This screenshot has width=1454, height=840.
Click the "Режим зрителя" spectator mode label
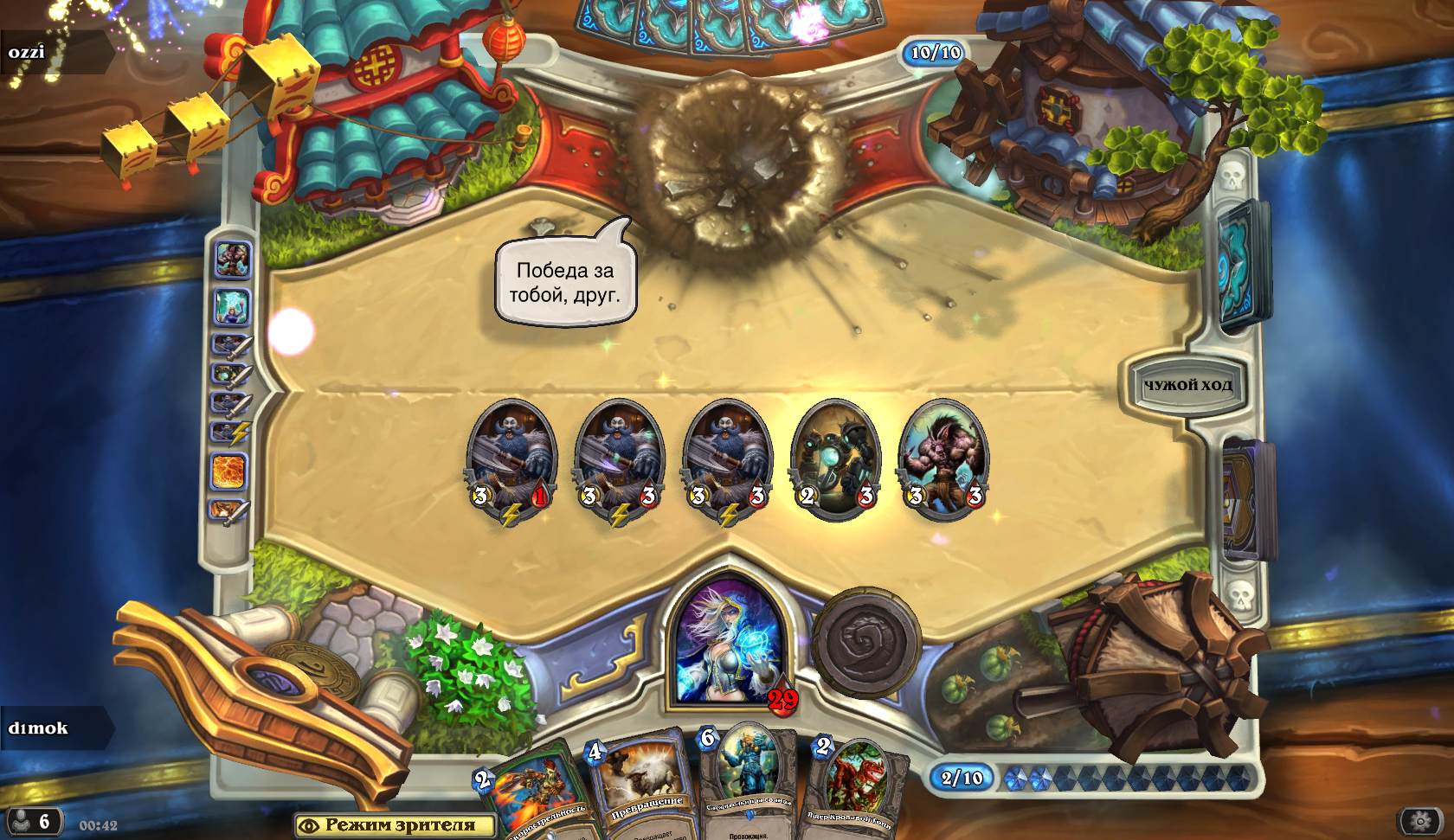396,825
